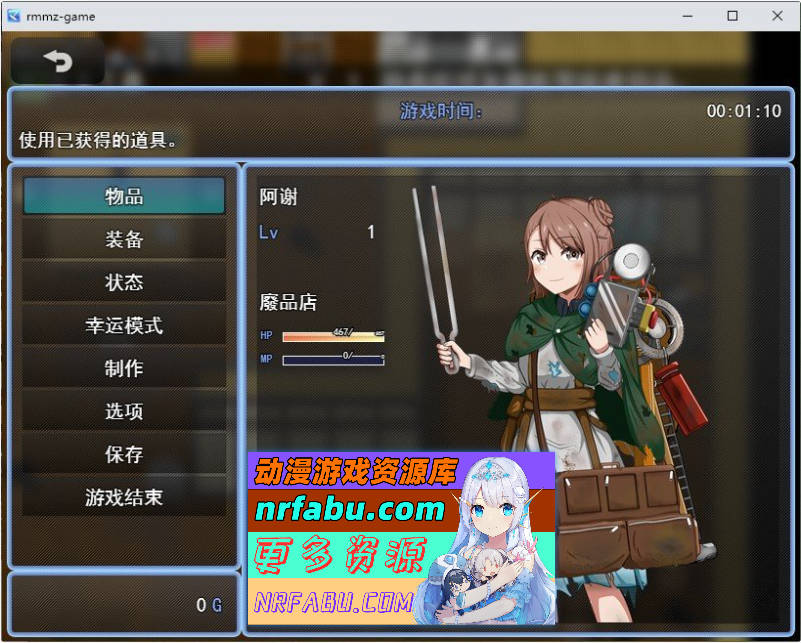The width and height of the screenshot is (801, 643).
Task: Maximize the game window
Action: [x=732, y=16]
